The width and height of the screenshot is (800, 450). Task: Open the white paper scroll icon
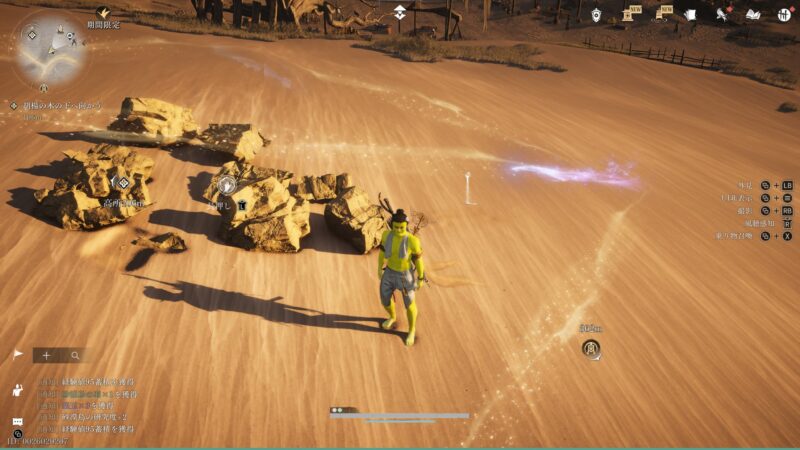click(x=691, y=14)
